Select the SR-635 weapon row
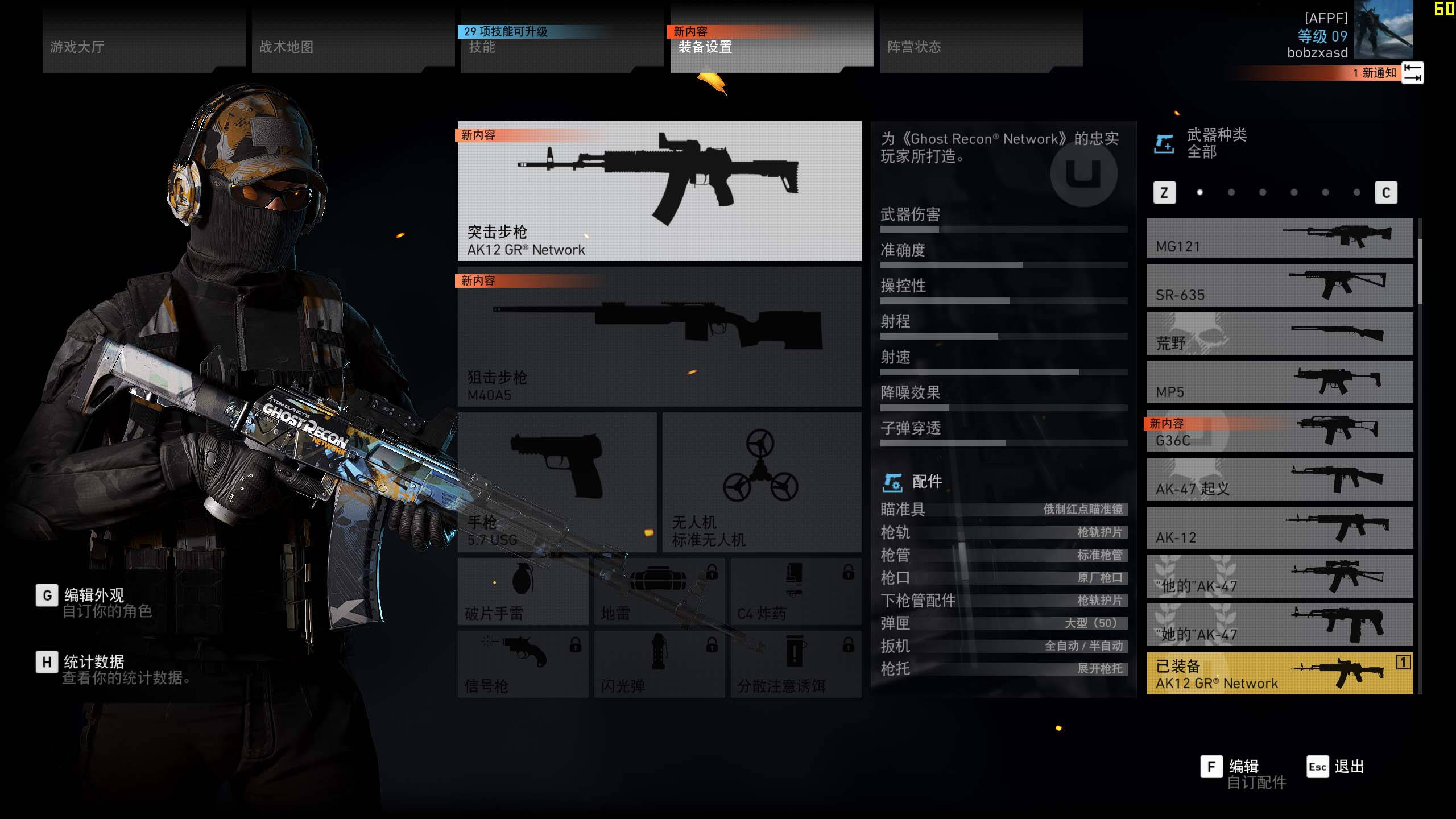 [x=1279, y=286]
